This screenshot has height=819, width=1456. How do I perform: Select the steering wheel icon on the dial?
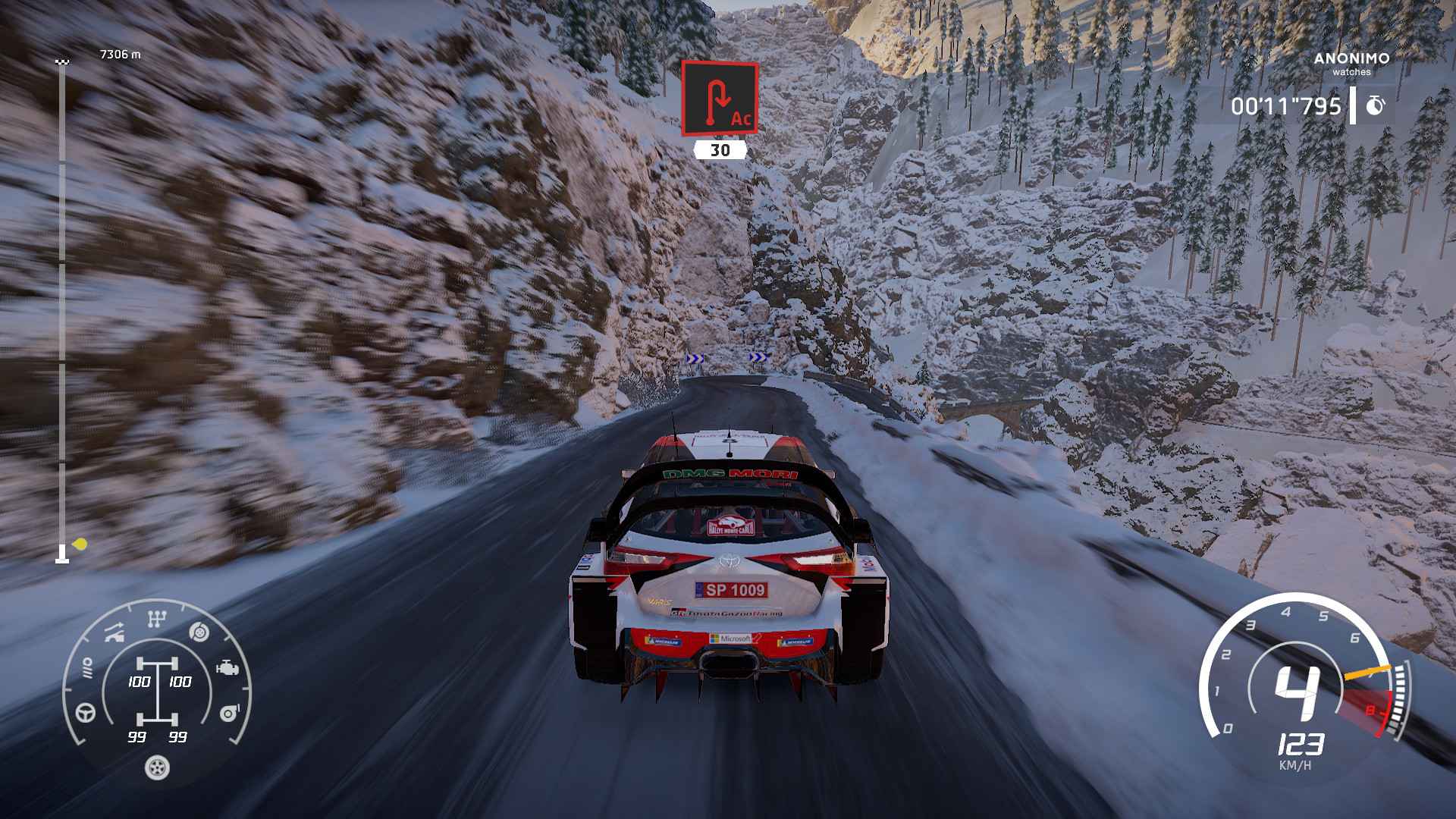point(84,713)
